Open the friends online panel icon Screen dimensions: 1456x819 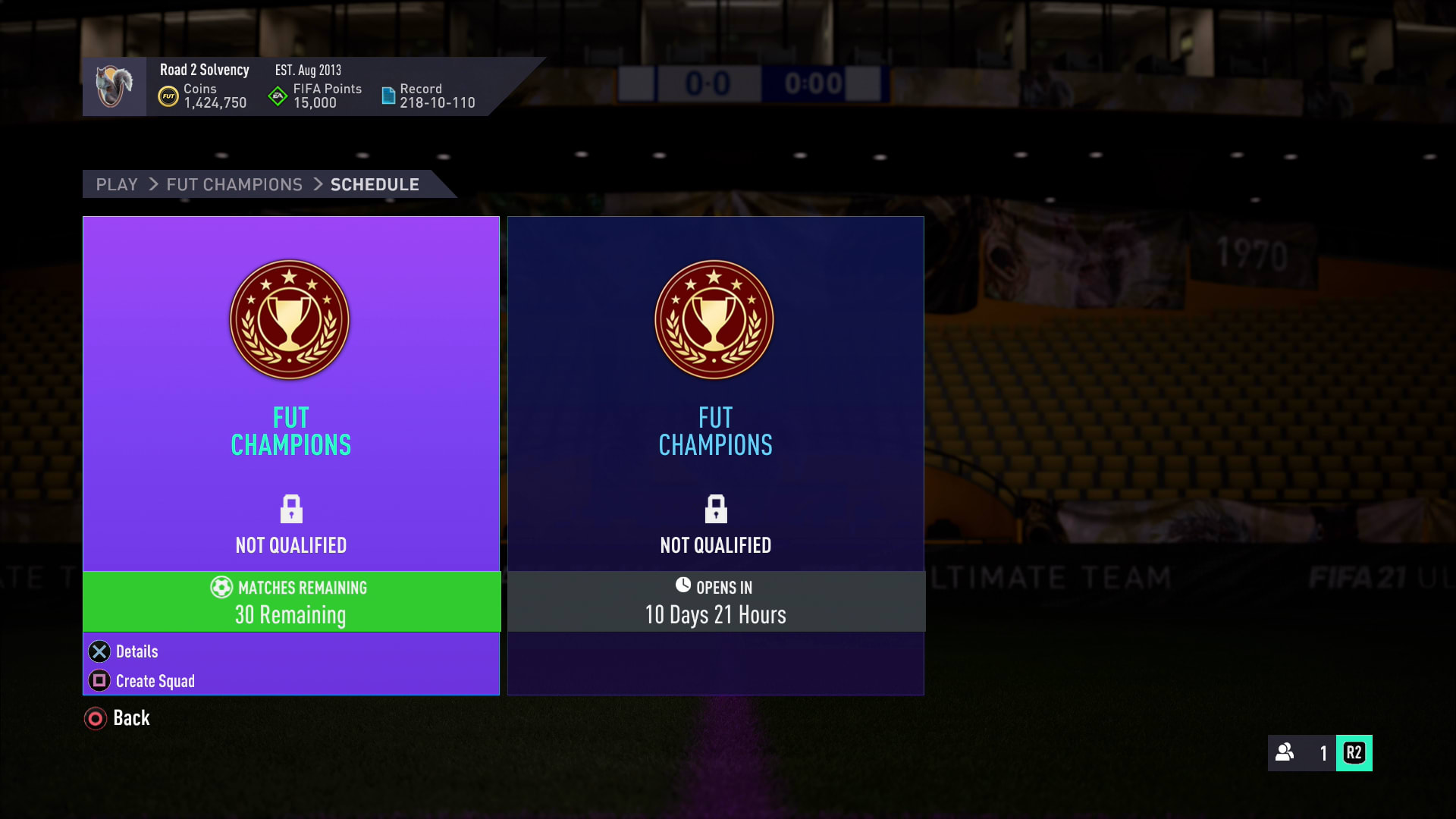[1285, 752]
